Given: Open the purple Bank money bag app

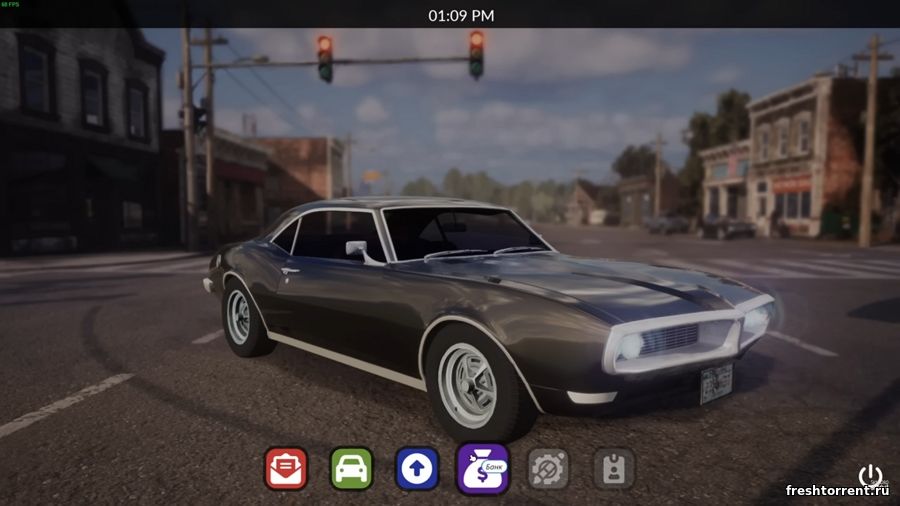Looking at the screenshot, I should [x=483, y=468].
